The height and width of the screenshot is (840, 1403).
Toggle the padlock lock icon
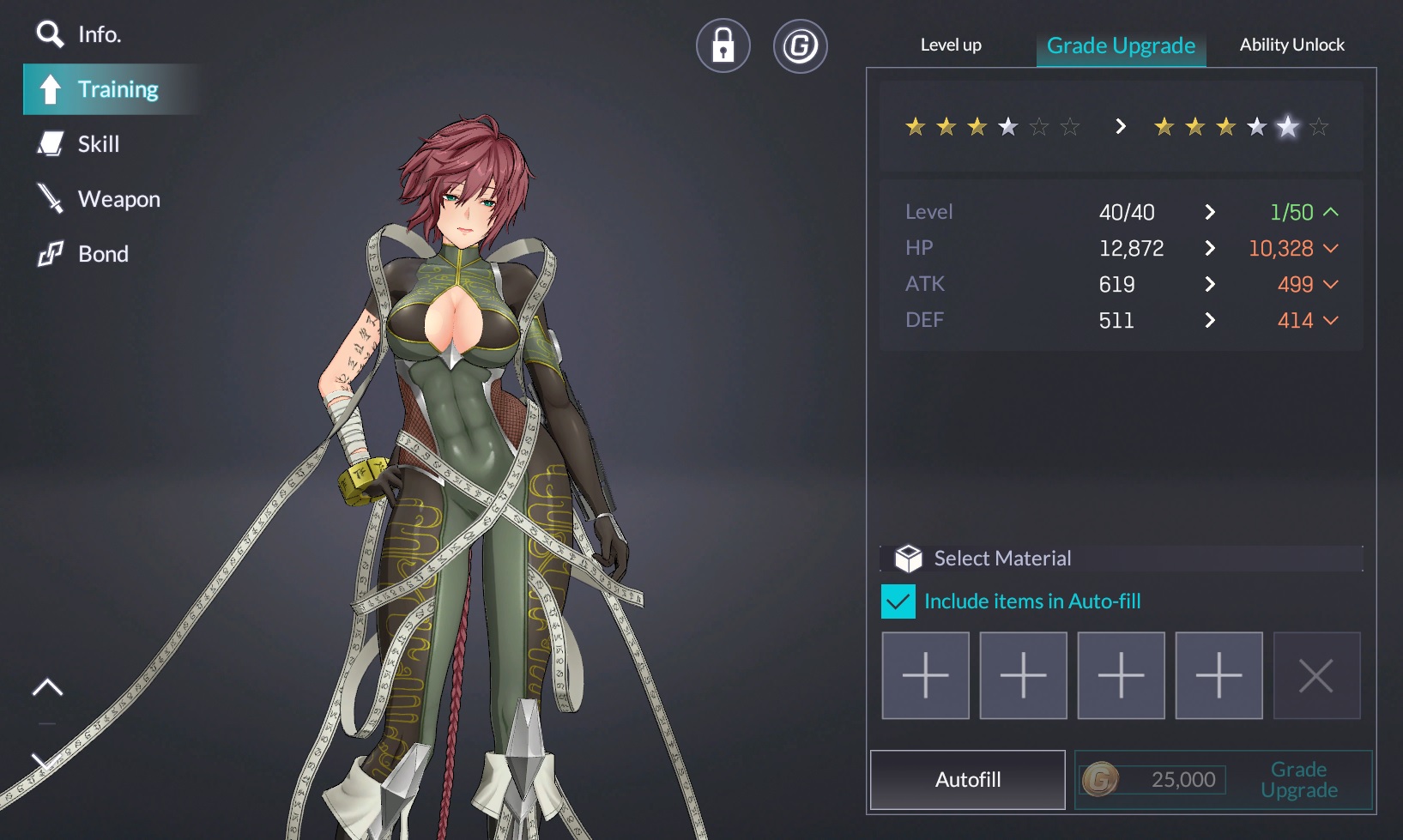pos(723,45)
